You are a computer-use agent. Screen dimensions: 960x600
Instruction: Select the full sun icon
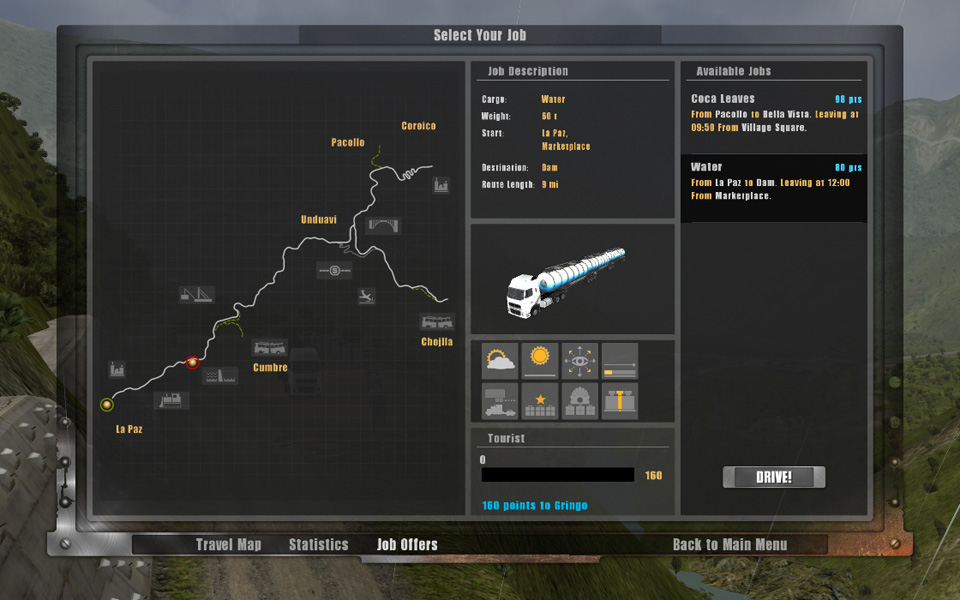540,361
